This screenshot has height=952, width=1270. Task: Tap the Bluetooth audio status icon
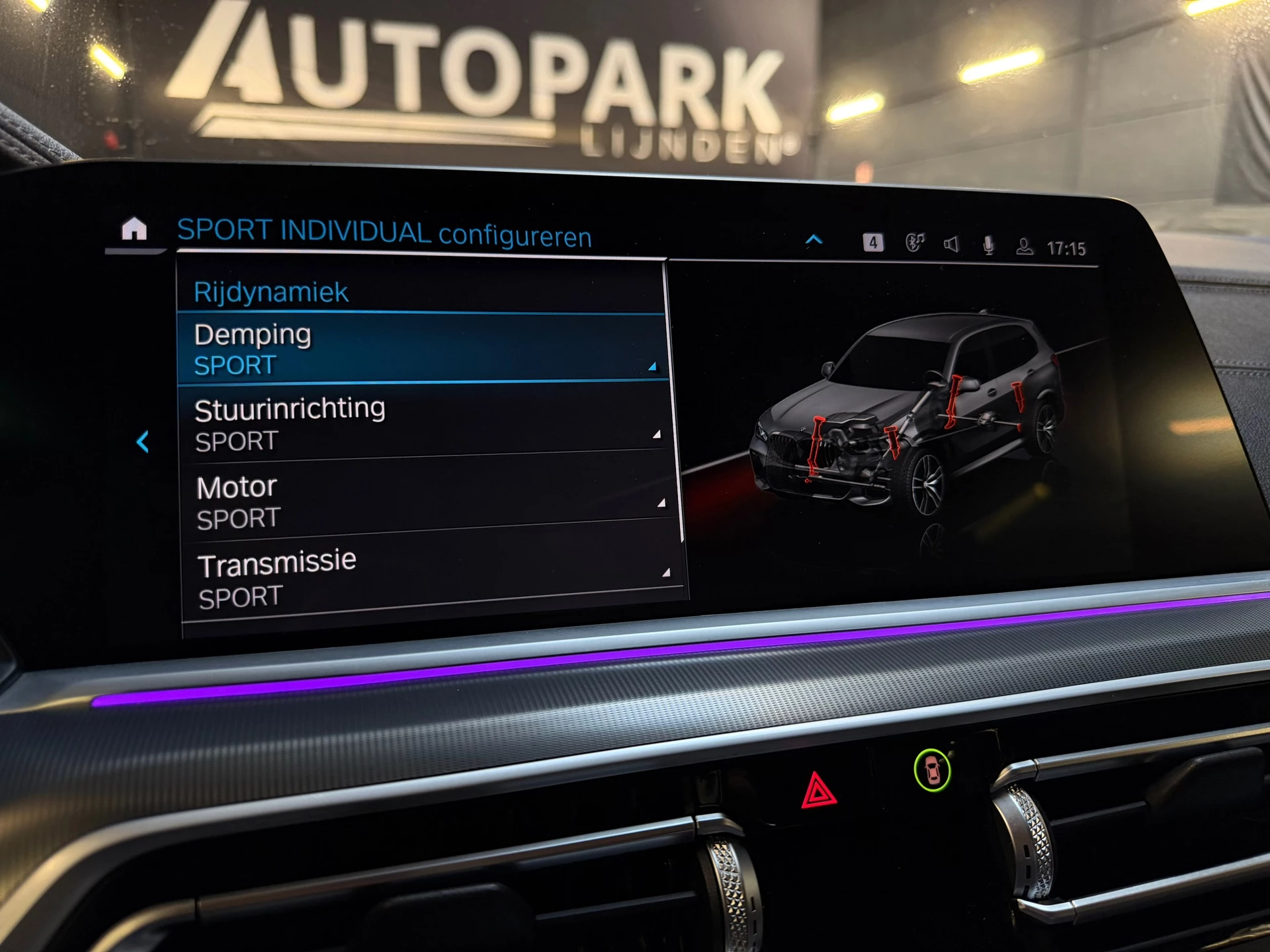(916, 243)
